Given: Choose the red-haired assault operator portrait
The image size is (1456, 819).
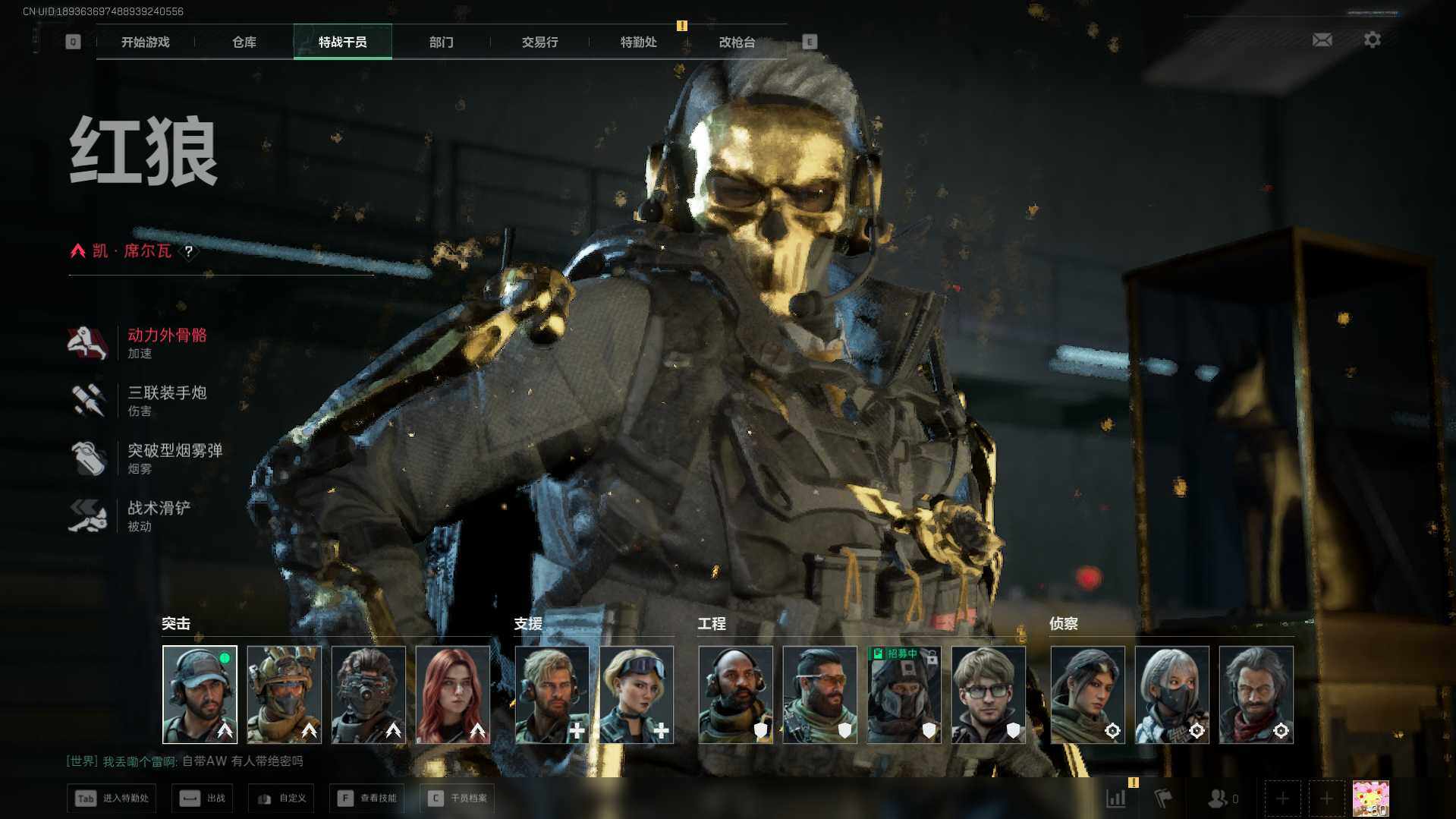Looking at the screenshot, I should [x=453, y=694].
